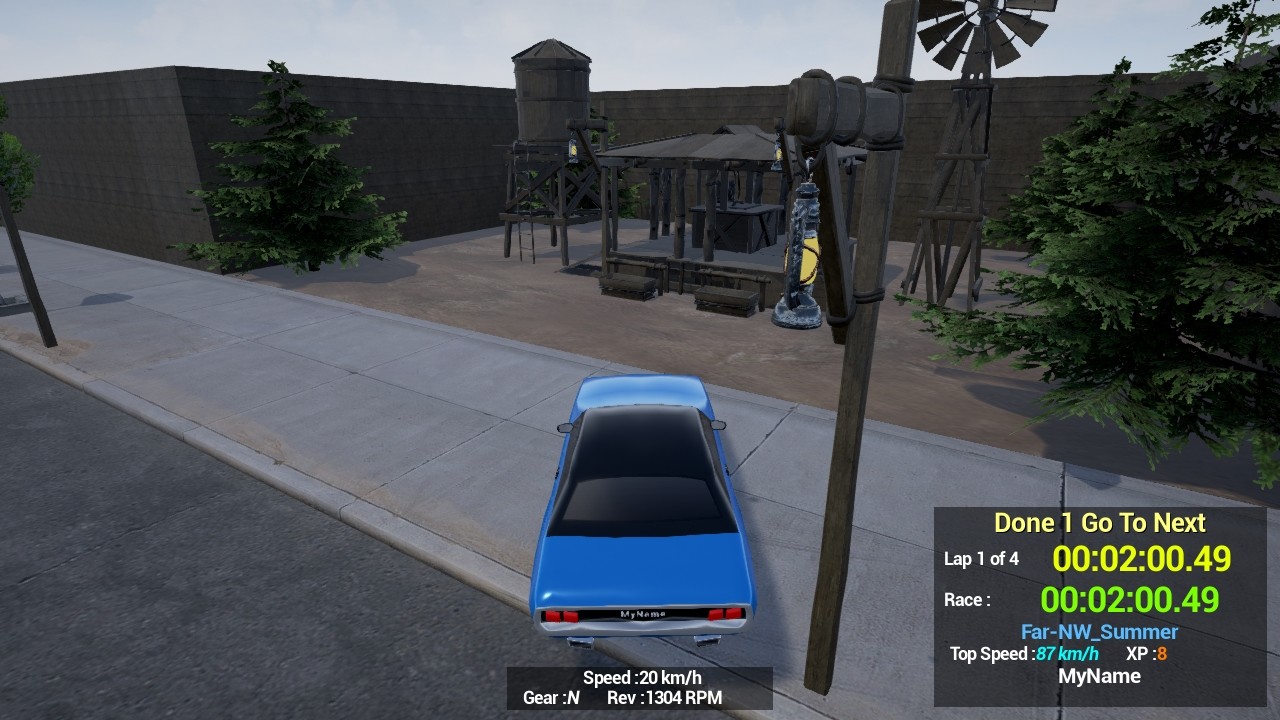Click the blue MyName car
Viewport: 1280px width, 720px height.
(640, 520)
